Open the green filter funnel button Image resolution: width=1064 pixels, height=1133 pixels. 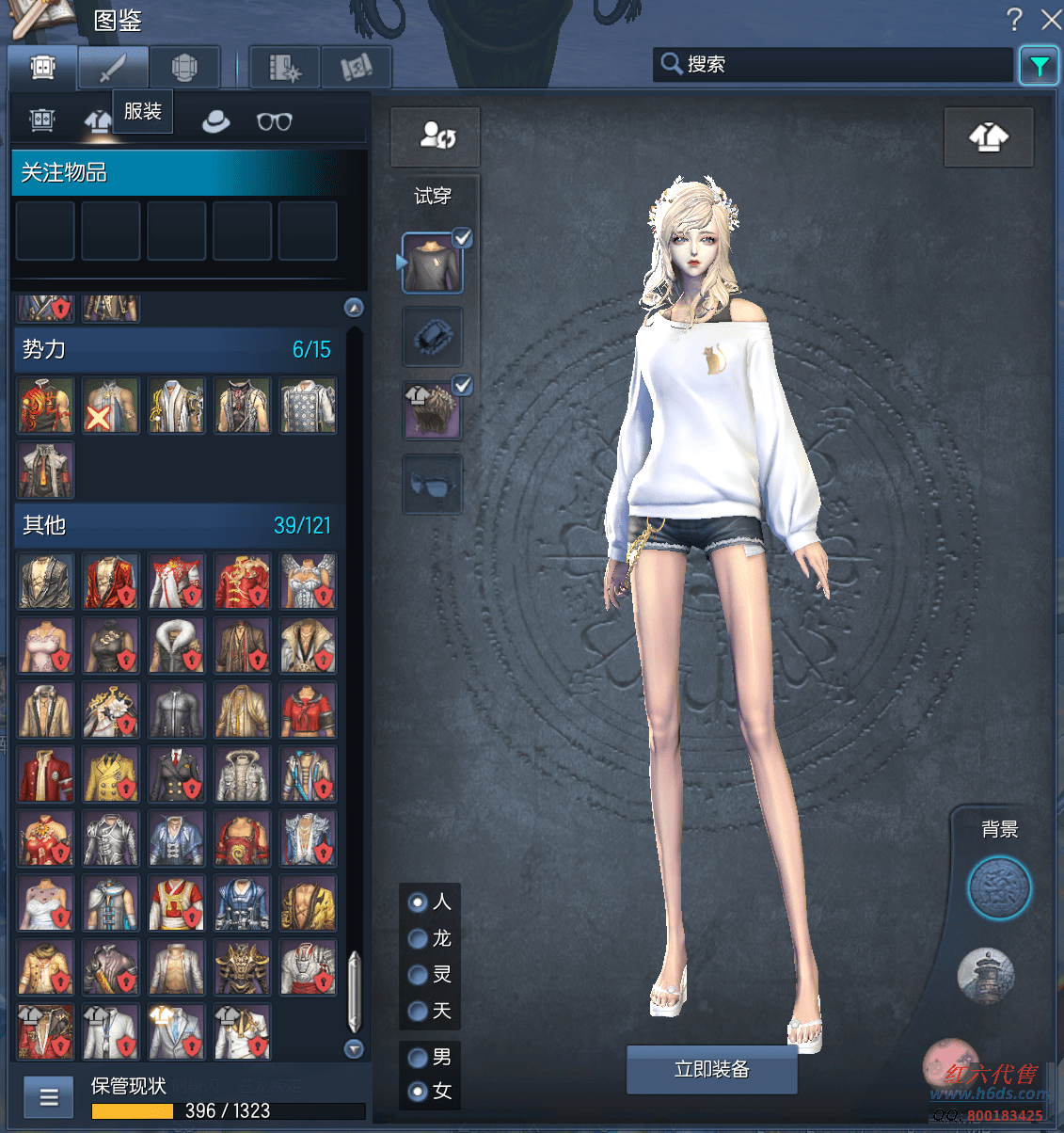coord(1039,66)
